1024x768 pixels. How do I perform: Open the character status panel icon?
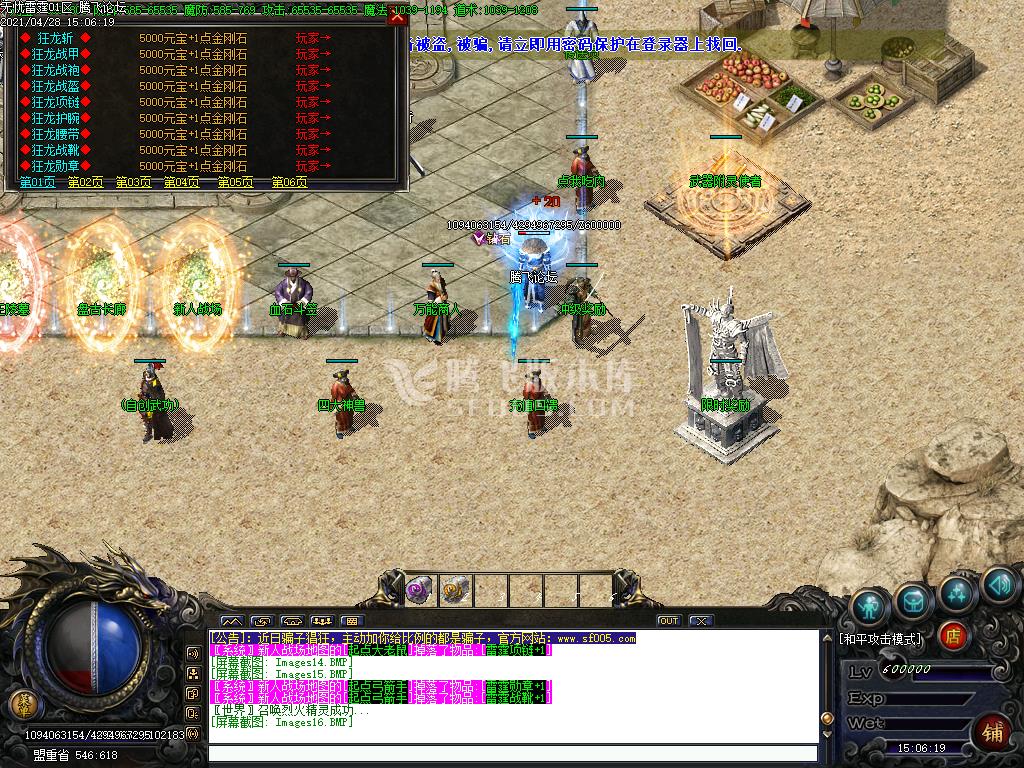point(870,605)
